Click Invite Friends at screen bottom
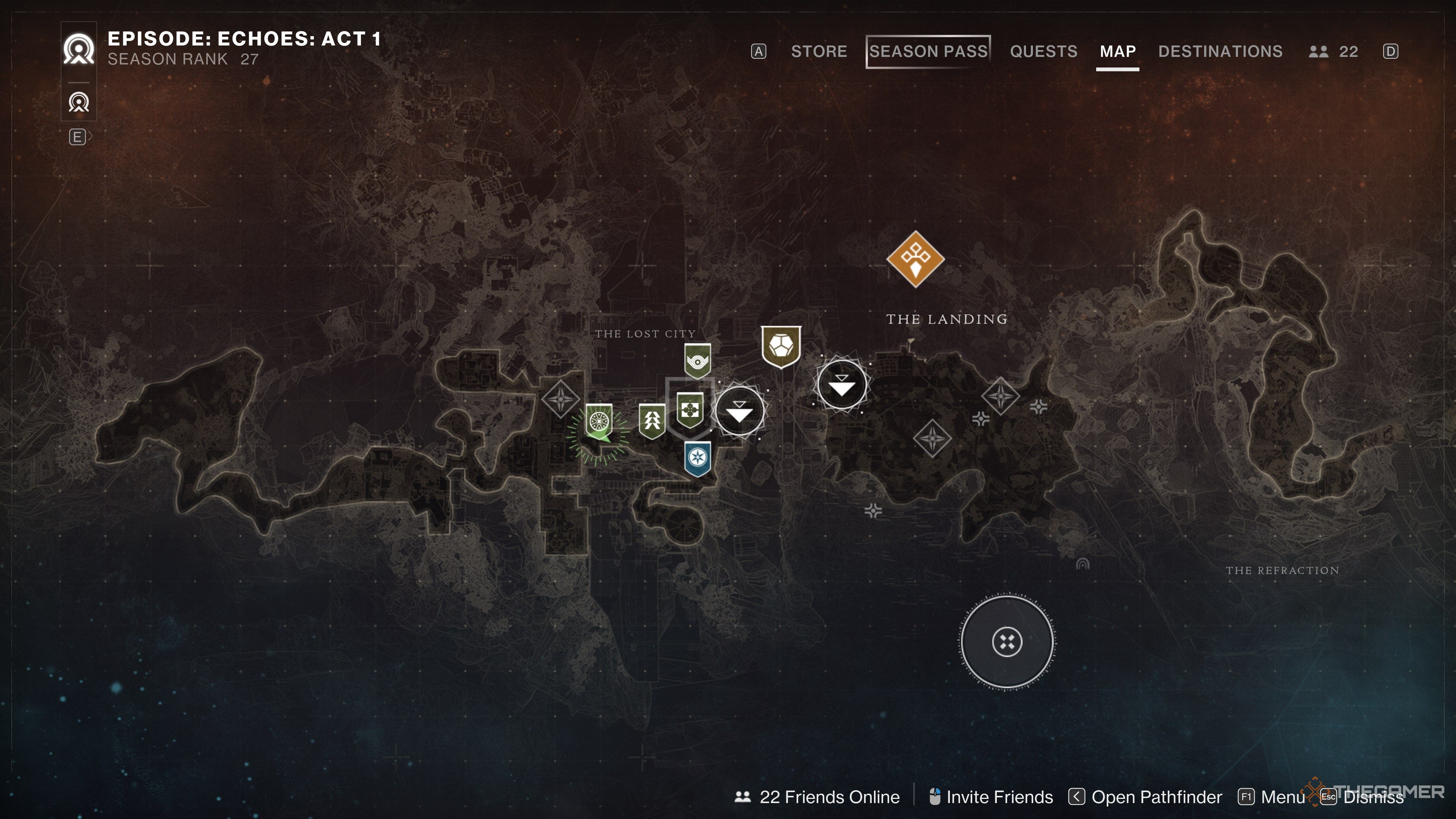This screenshot has width=1456, height=819. click(x=998, y=797)
